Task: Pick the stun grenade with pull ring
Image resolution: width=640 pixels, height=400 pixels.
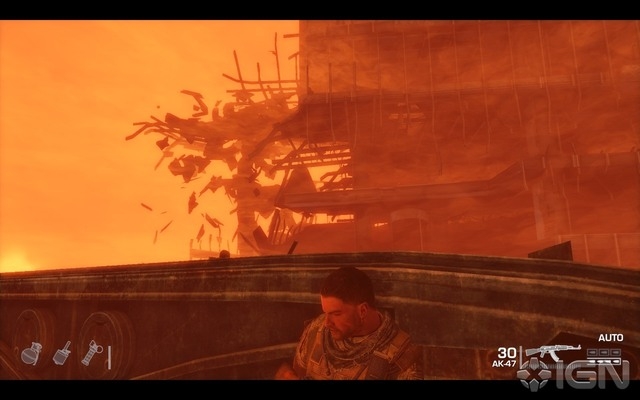Action: (91, 352)
